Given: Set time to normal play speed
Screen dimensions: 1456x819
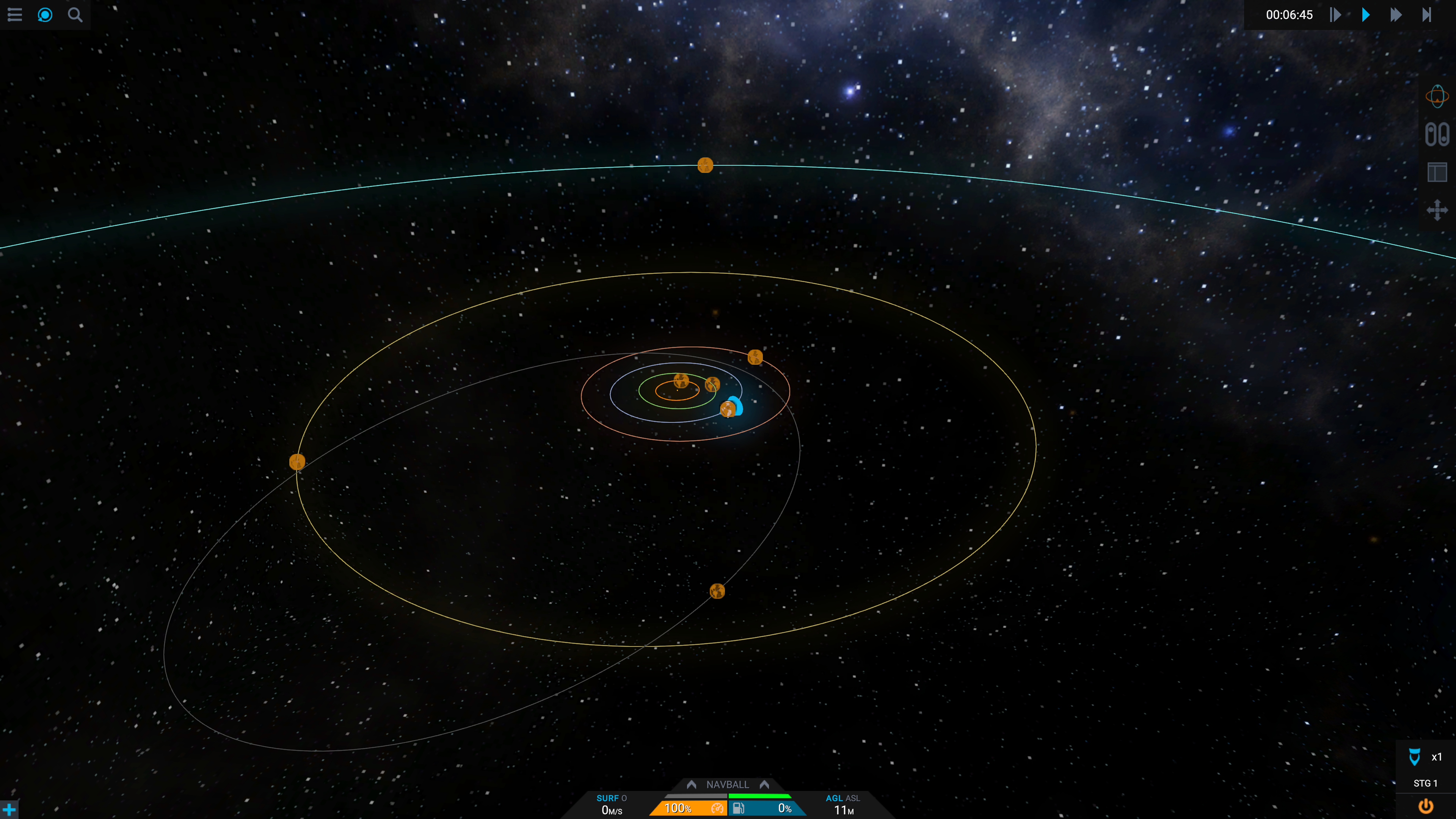Looking at the screenshot, I should (1365, 15).
